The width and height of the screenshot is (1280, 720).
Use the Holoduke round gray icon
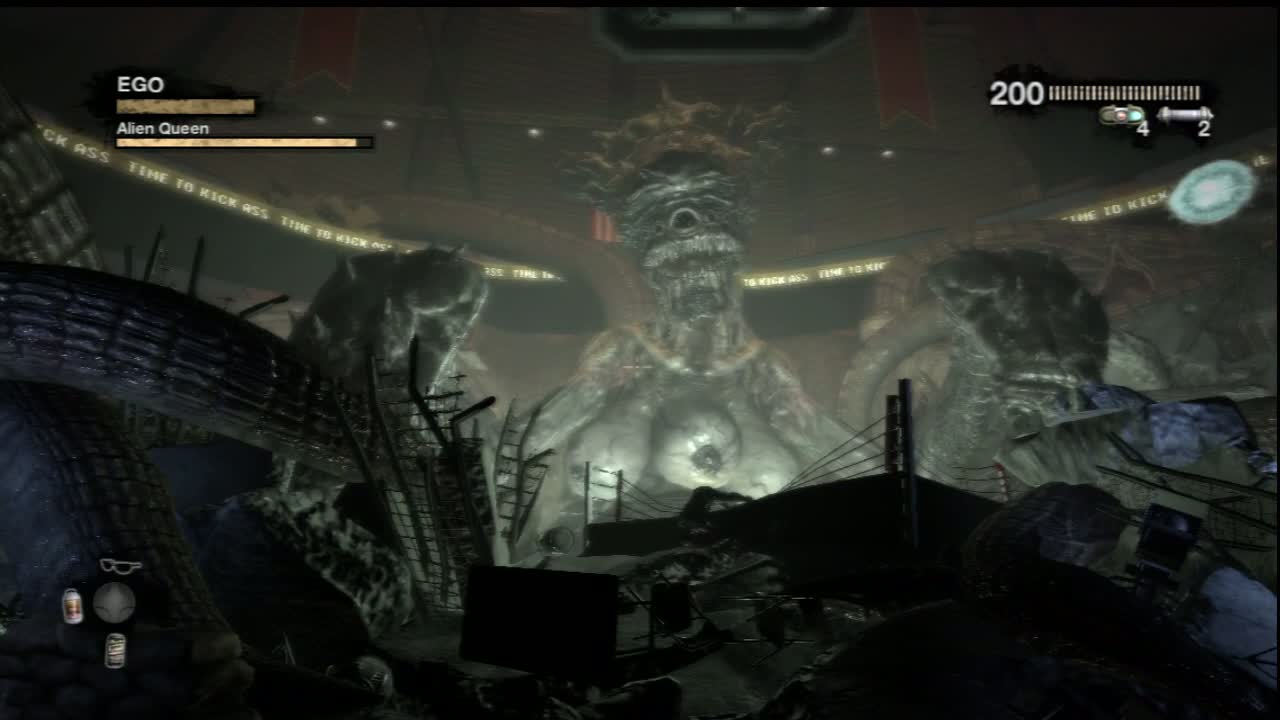tap(114, 602)
